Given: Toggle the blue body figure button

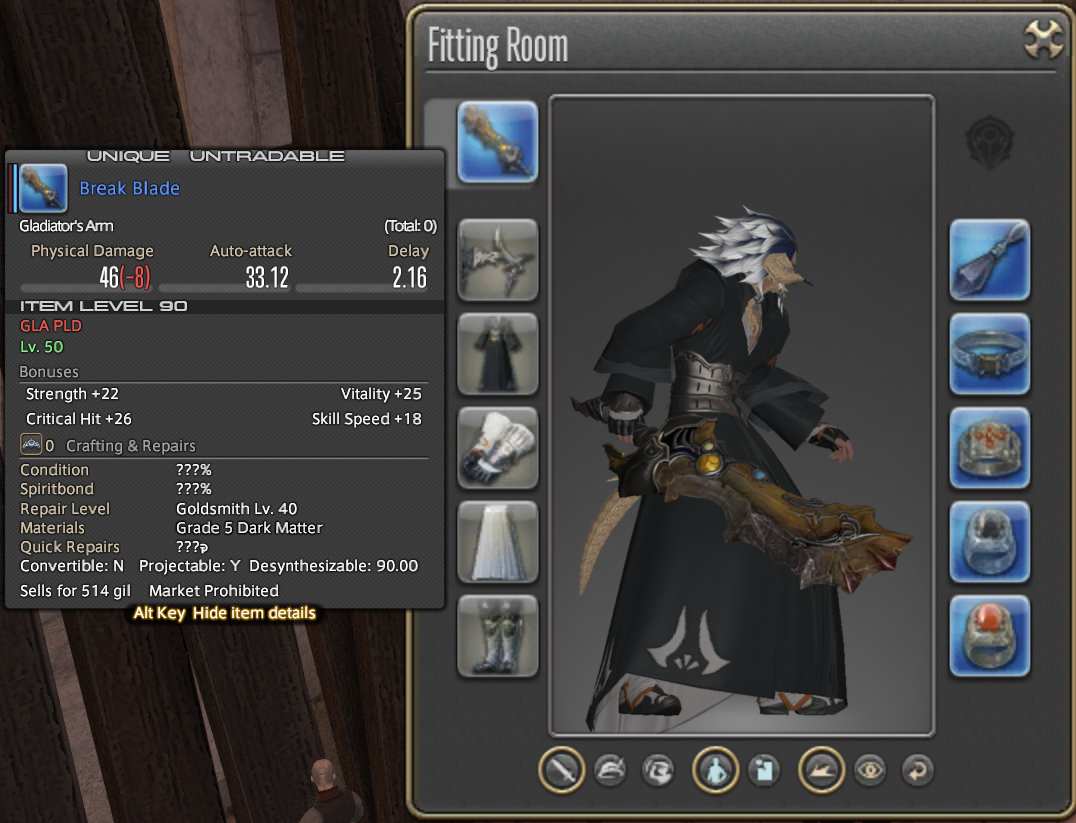Looking at the screenshot, I should (x=715, y=770).
